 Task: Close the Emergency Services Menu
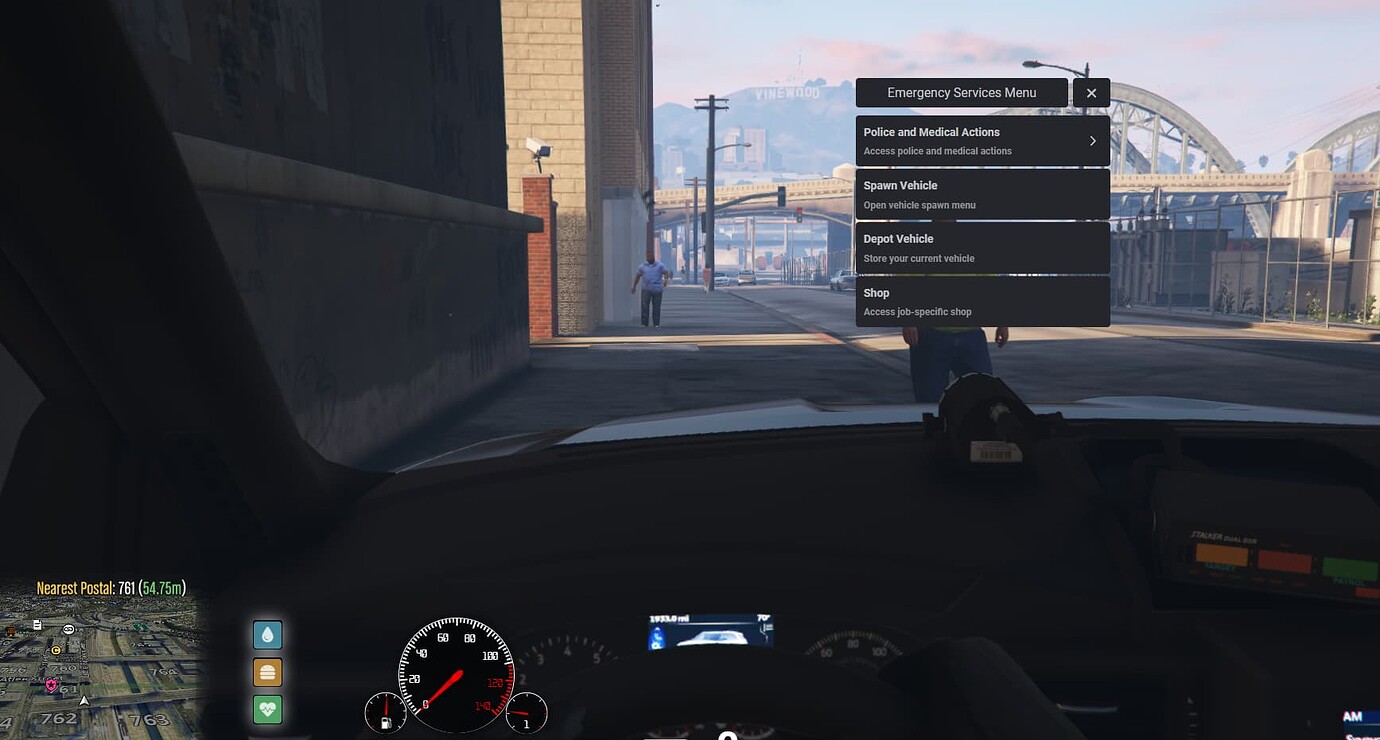point(1091,92)
